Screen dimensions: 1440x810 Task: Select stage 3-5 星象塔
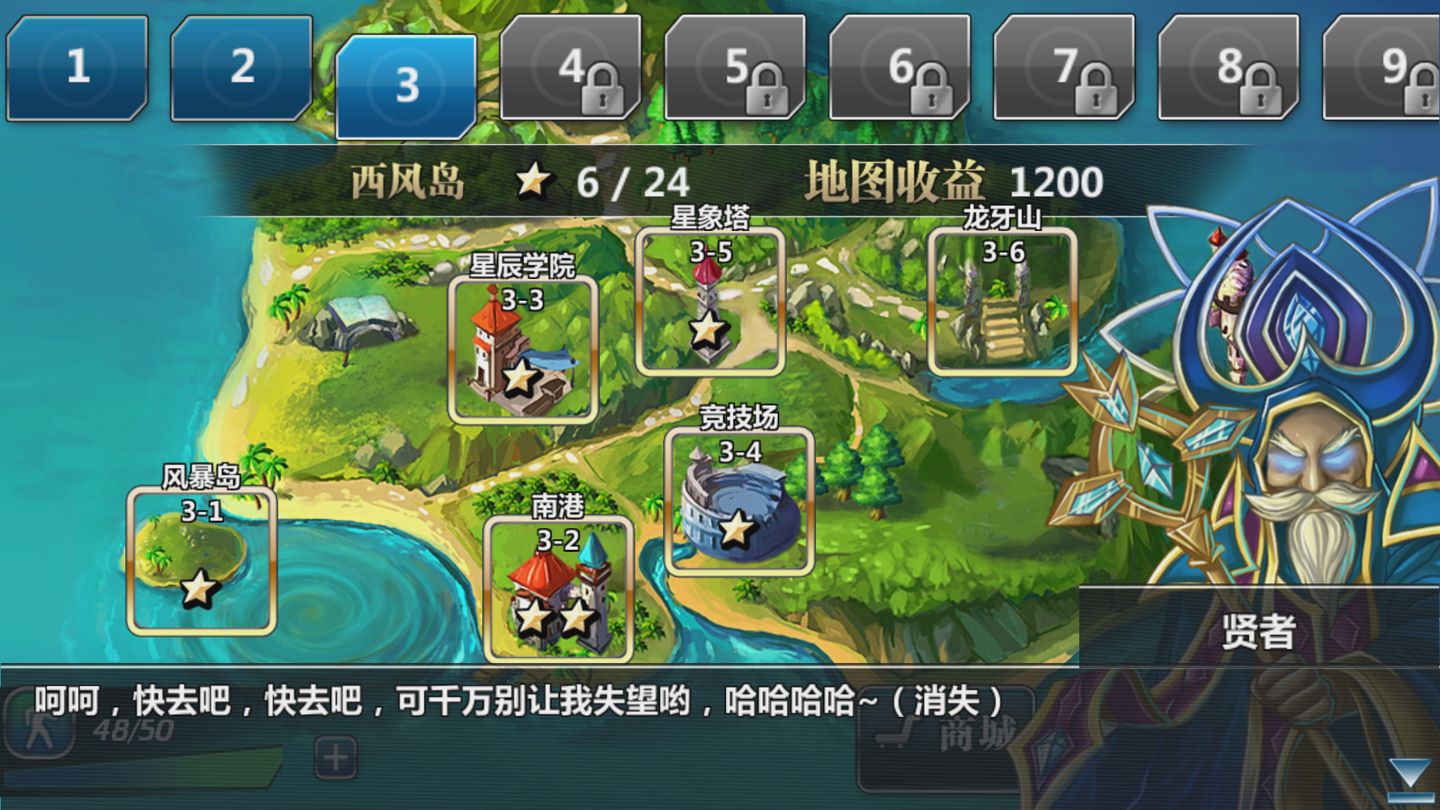(710, 300)
